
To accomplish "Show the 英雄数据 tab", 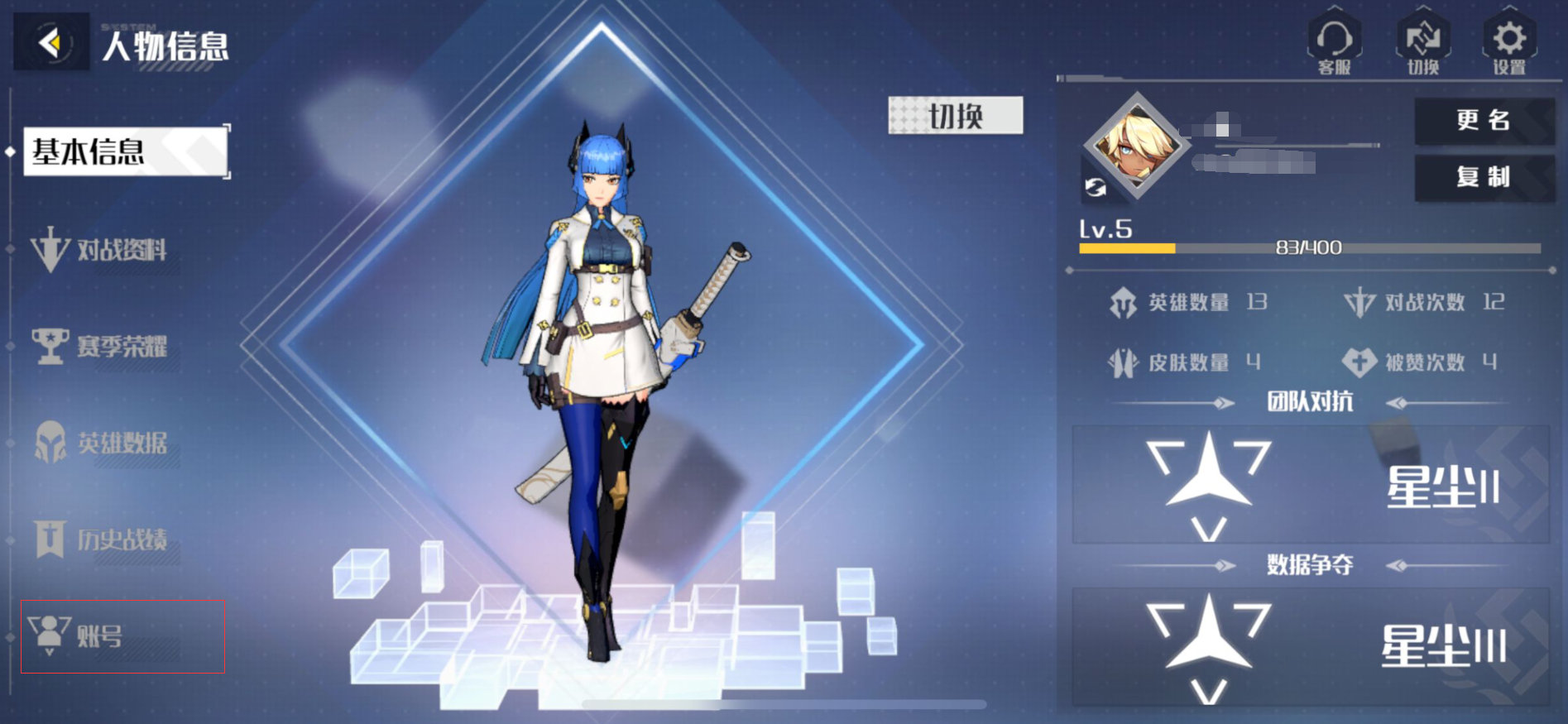I will 101,443.
